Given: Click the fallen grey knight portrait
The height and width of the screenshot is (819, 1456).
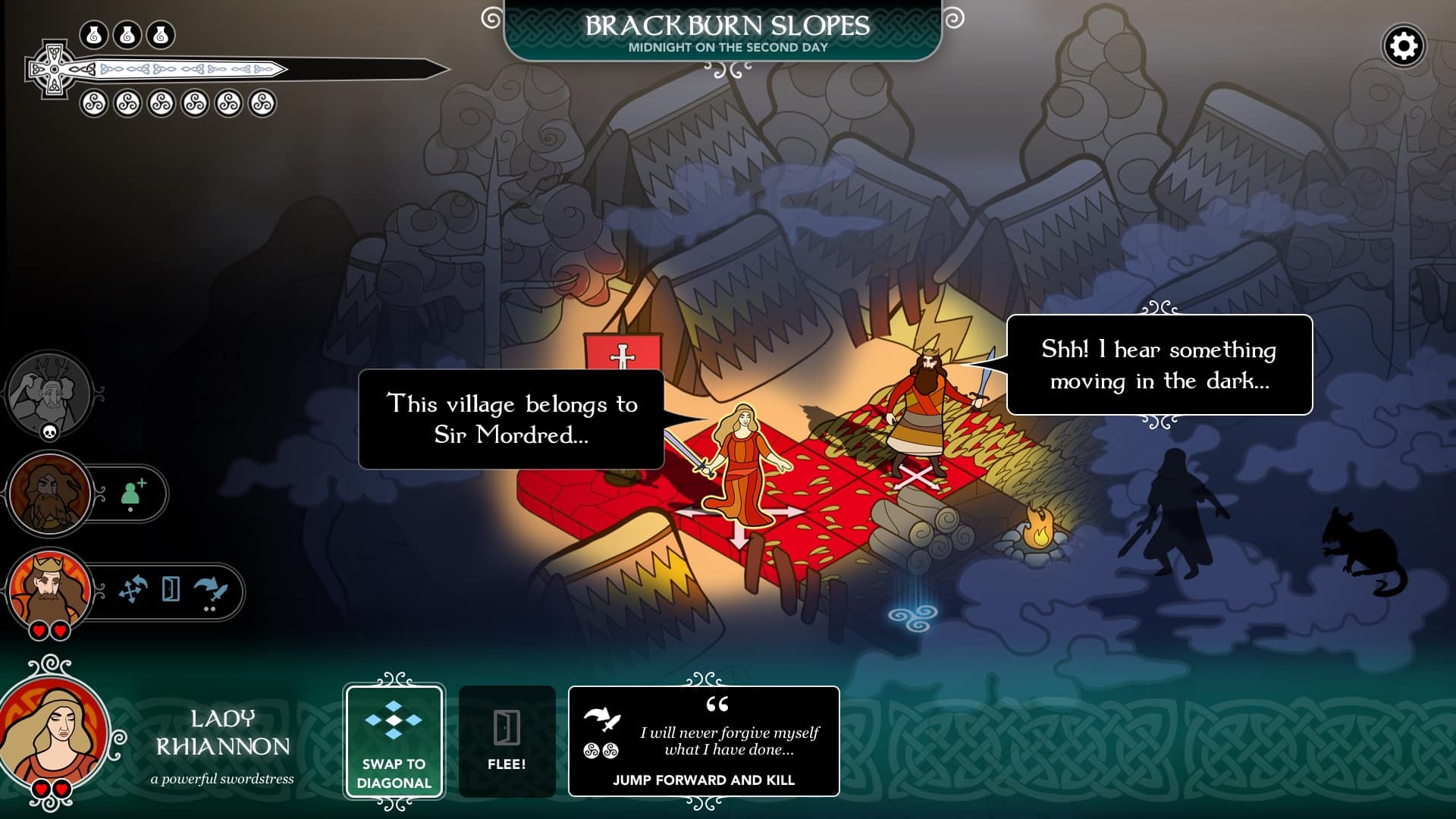Looking at the screenshot, I should tap(49, 394).
